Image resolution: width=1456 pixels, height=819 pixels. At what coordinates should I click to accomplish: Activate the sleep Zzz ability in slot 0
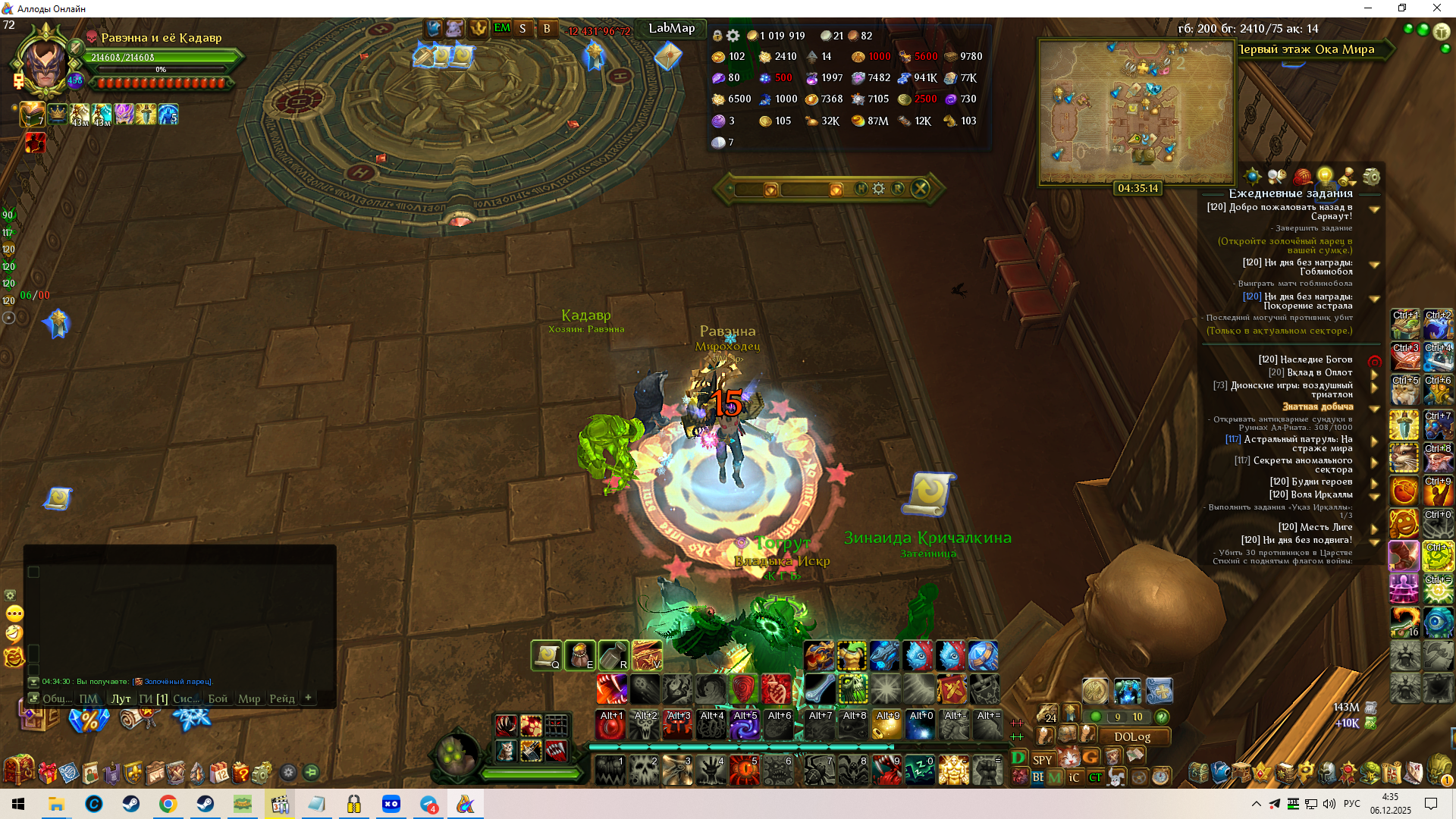[919, 770]
